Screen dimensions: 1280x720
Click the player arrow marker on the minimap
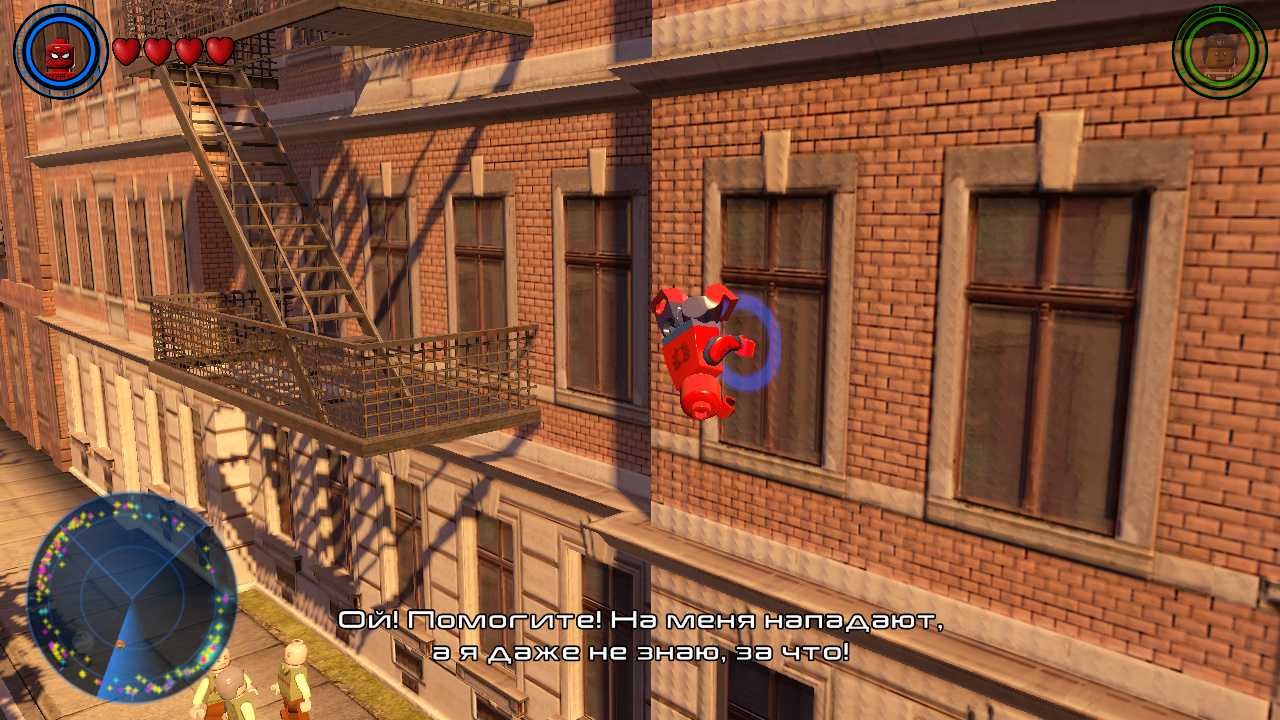119,645
